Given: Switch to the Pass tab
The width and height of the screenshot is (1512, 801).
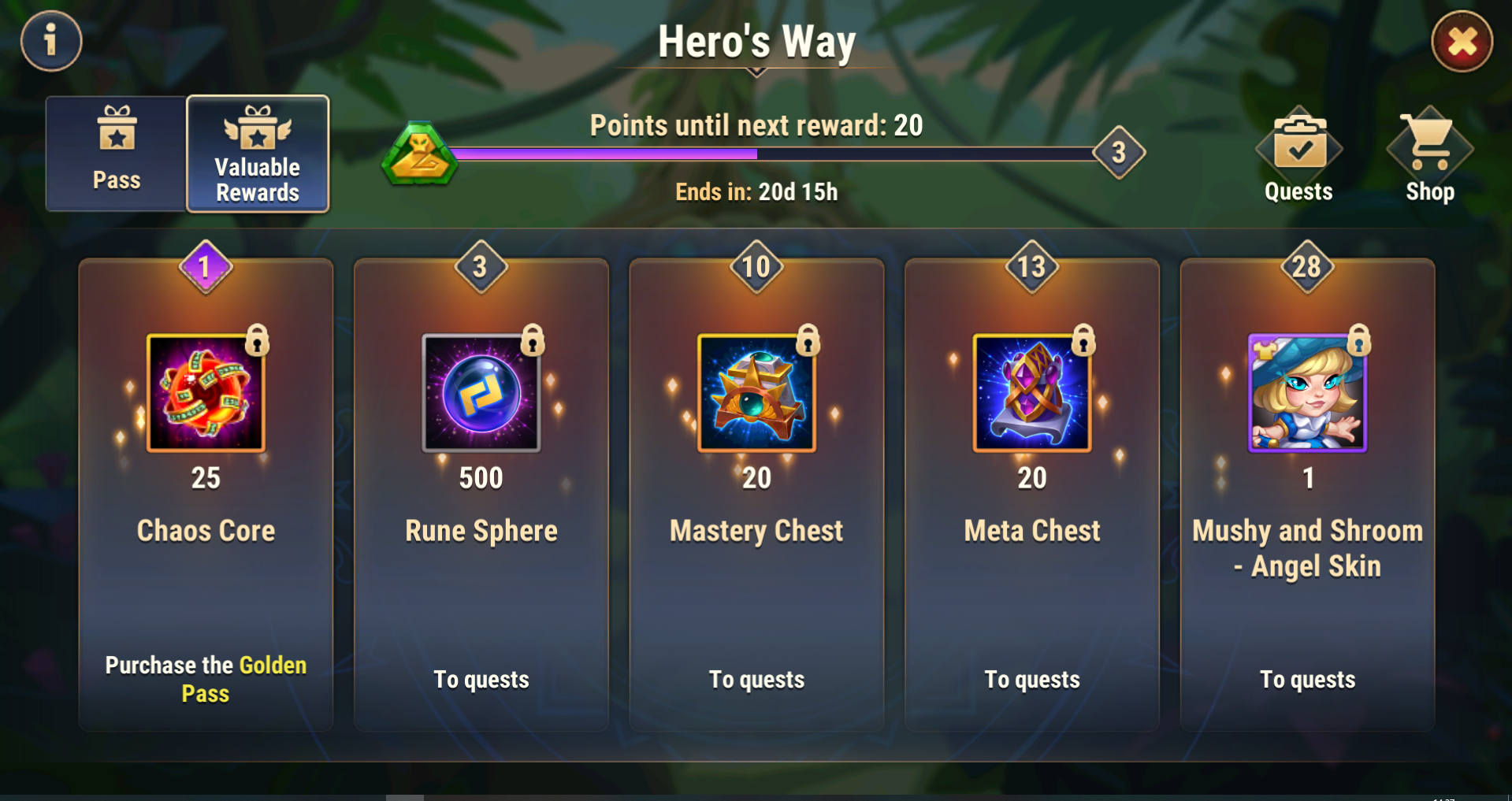Looking at the screenshot, I should [x=117, y=154].
